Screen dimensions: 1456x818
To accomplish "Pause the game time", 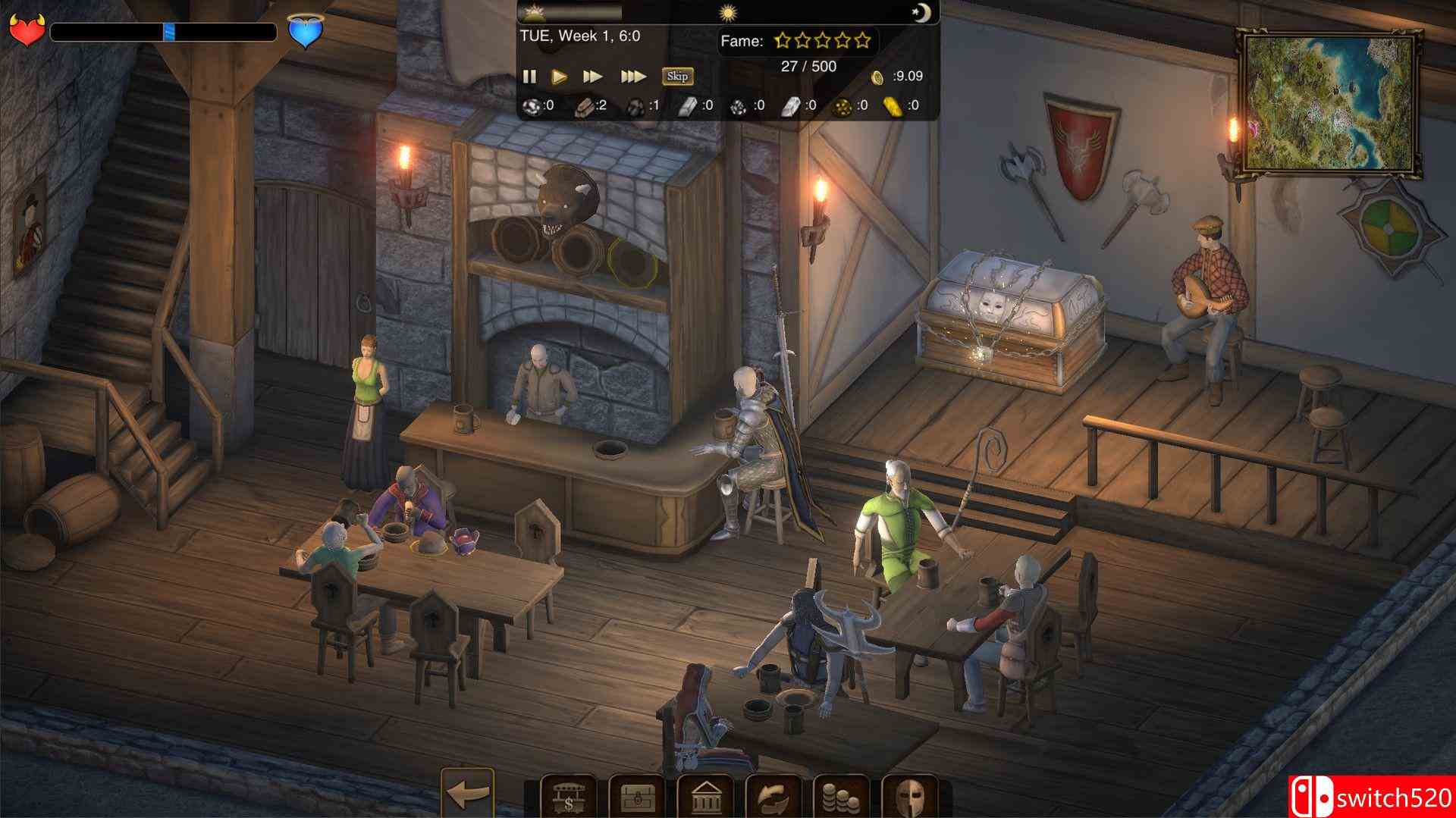I will click(x=529, y=76).
